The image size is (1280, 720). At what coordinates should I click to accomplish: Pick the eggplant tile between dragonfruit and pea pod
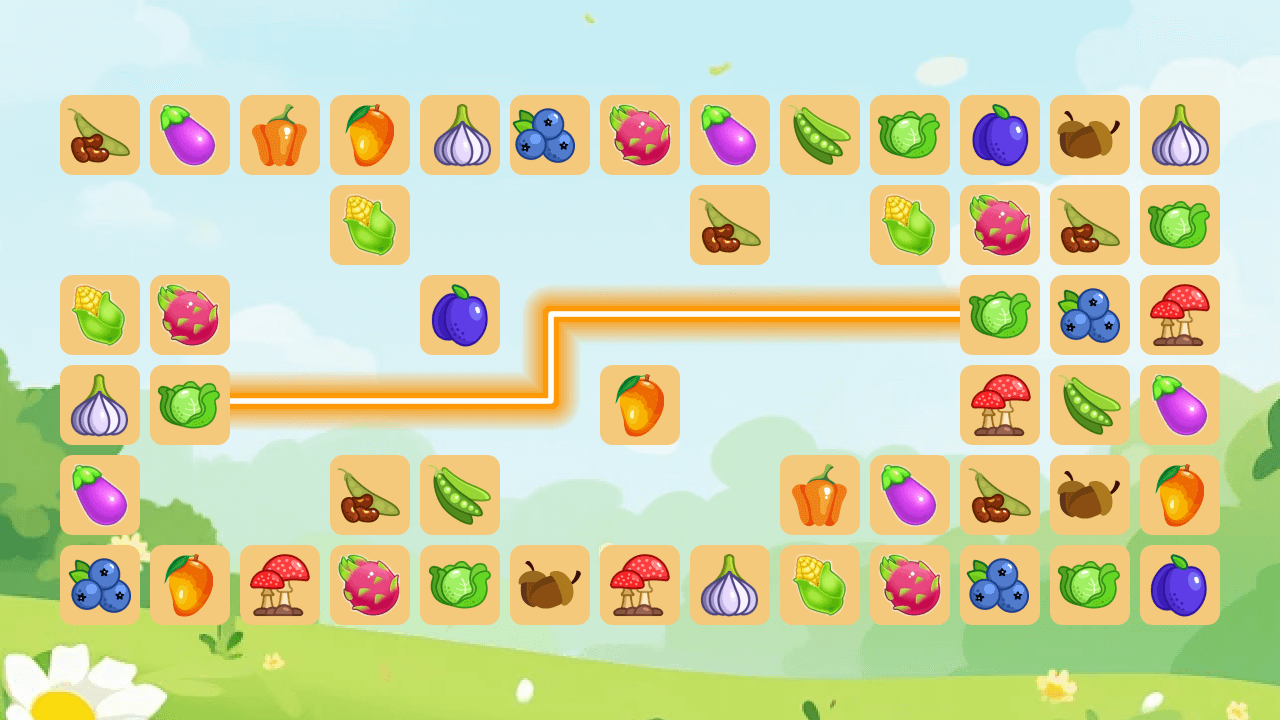point(730,135)
